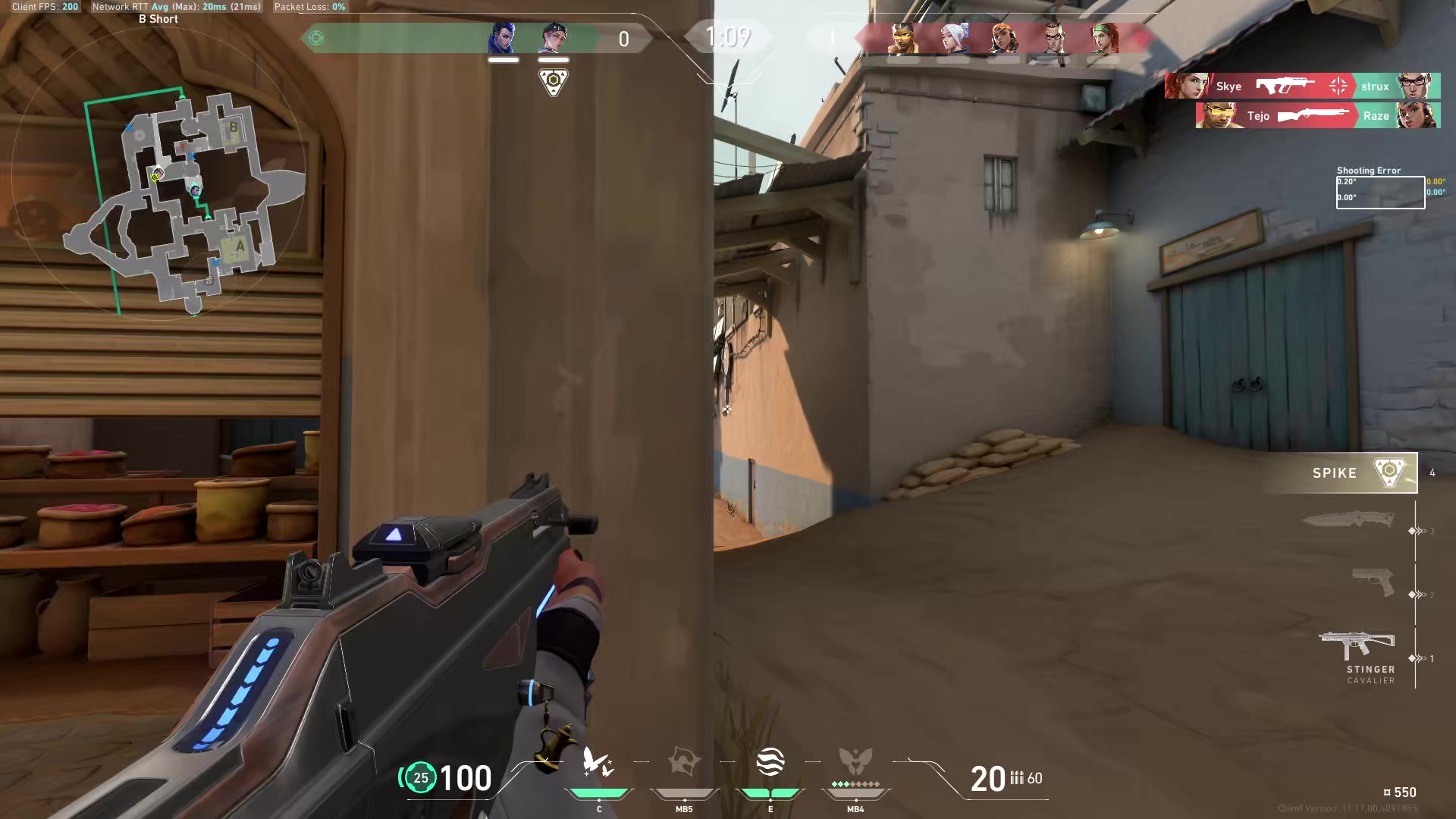The width and height of the screenshot is (1456, 819).
Task: Click the Spike icon next to the SPIKE label
Action: (1390, 472)
